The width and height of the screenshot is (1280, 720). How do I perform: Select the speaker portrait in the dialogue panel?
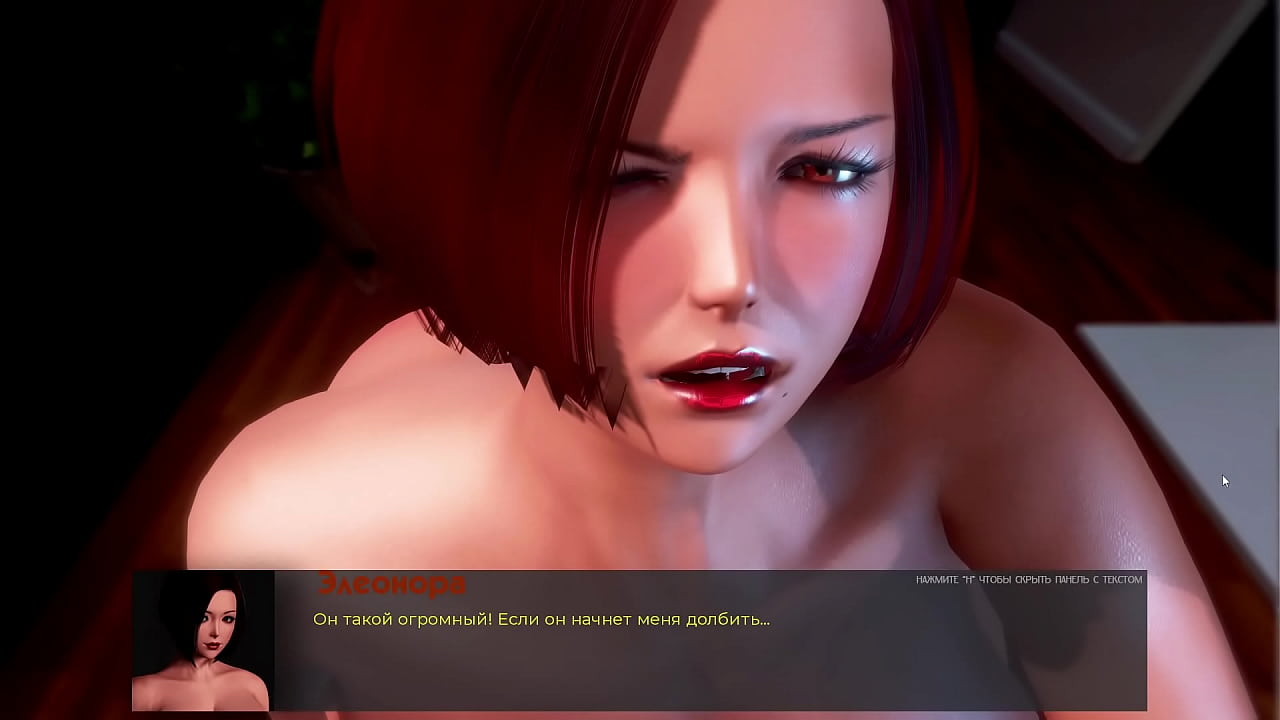pos(203,640)
